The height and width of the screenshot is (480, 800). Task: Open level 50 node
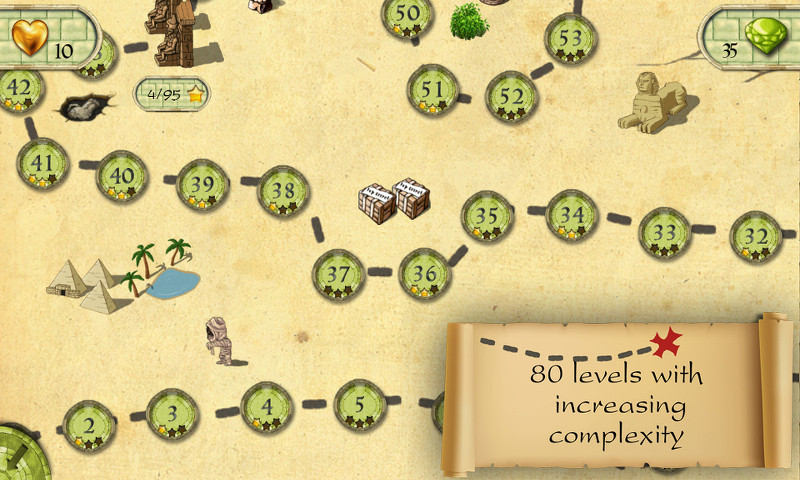pyautogui.click(x=408, y=16)
